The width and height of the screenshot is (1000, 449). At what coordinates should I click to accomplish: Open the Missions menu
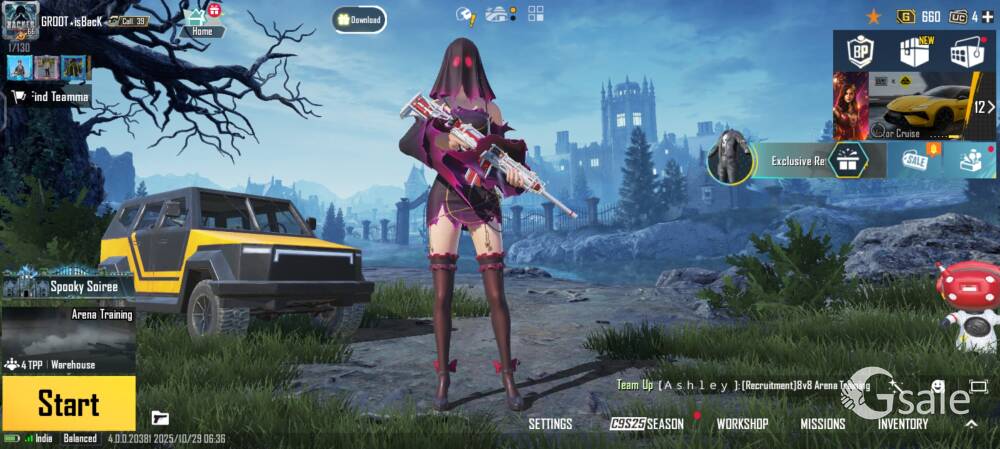click(822, 424)
